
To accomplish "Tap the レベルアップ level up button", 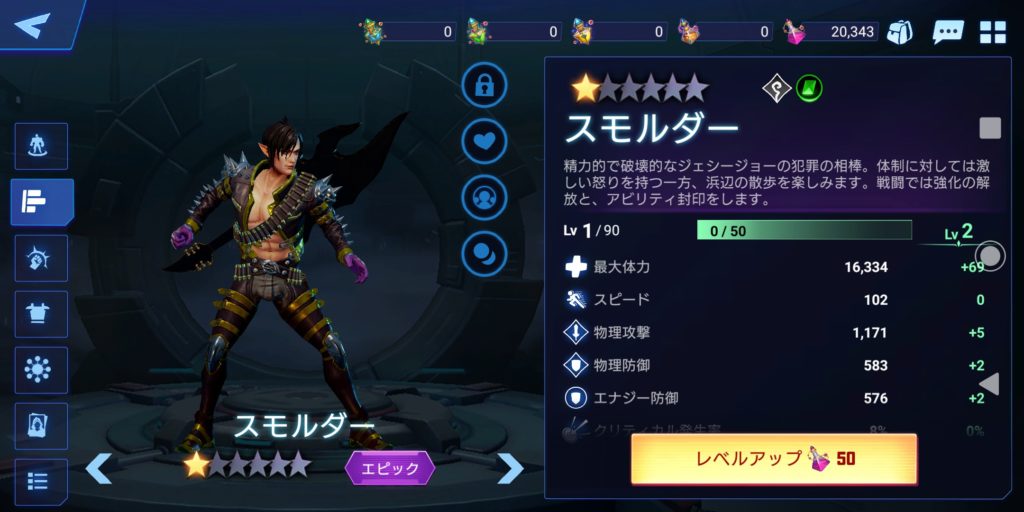I will coord(773,459).
